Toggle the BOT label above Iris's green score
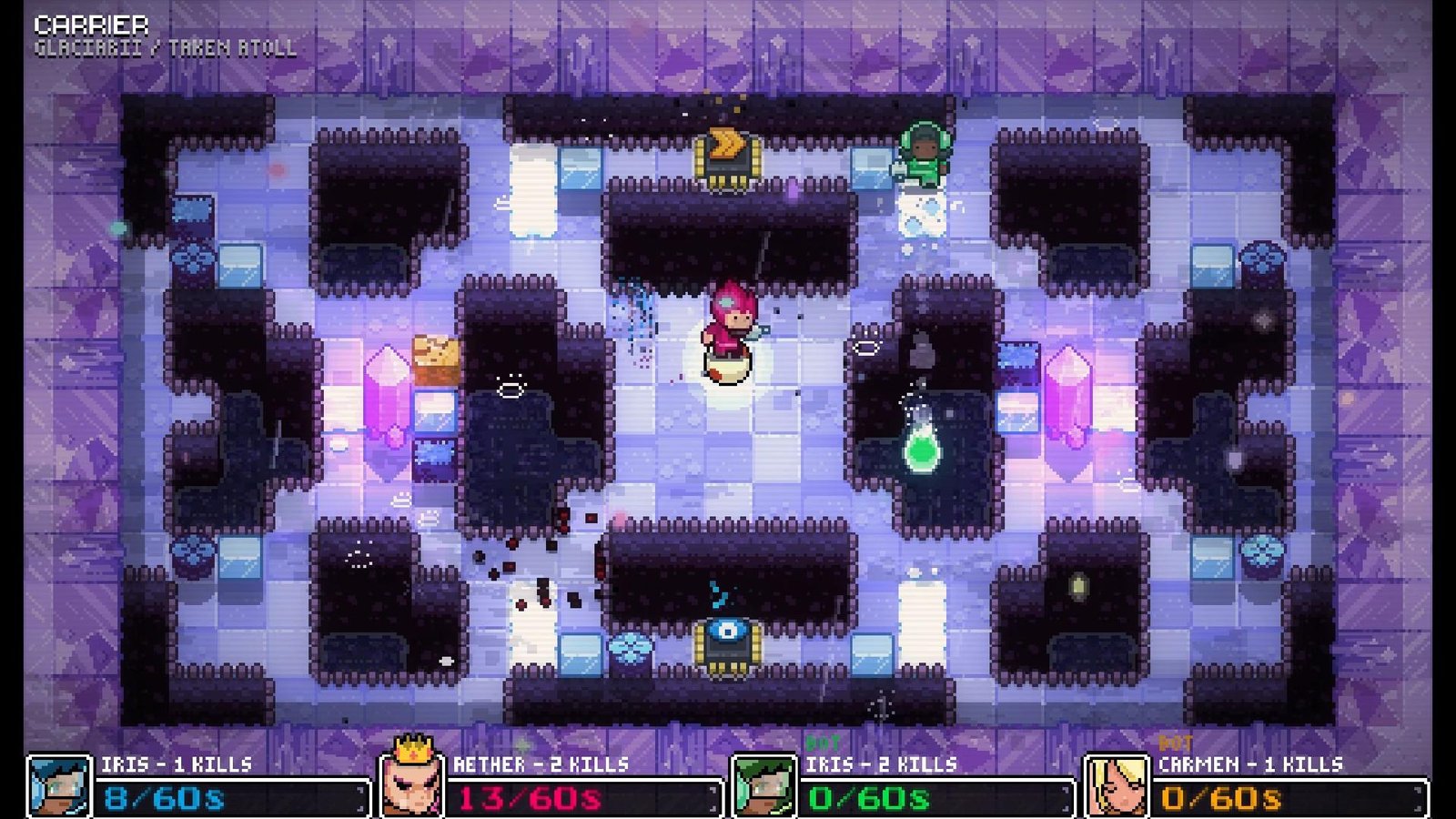 [x=821, y=743]
